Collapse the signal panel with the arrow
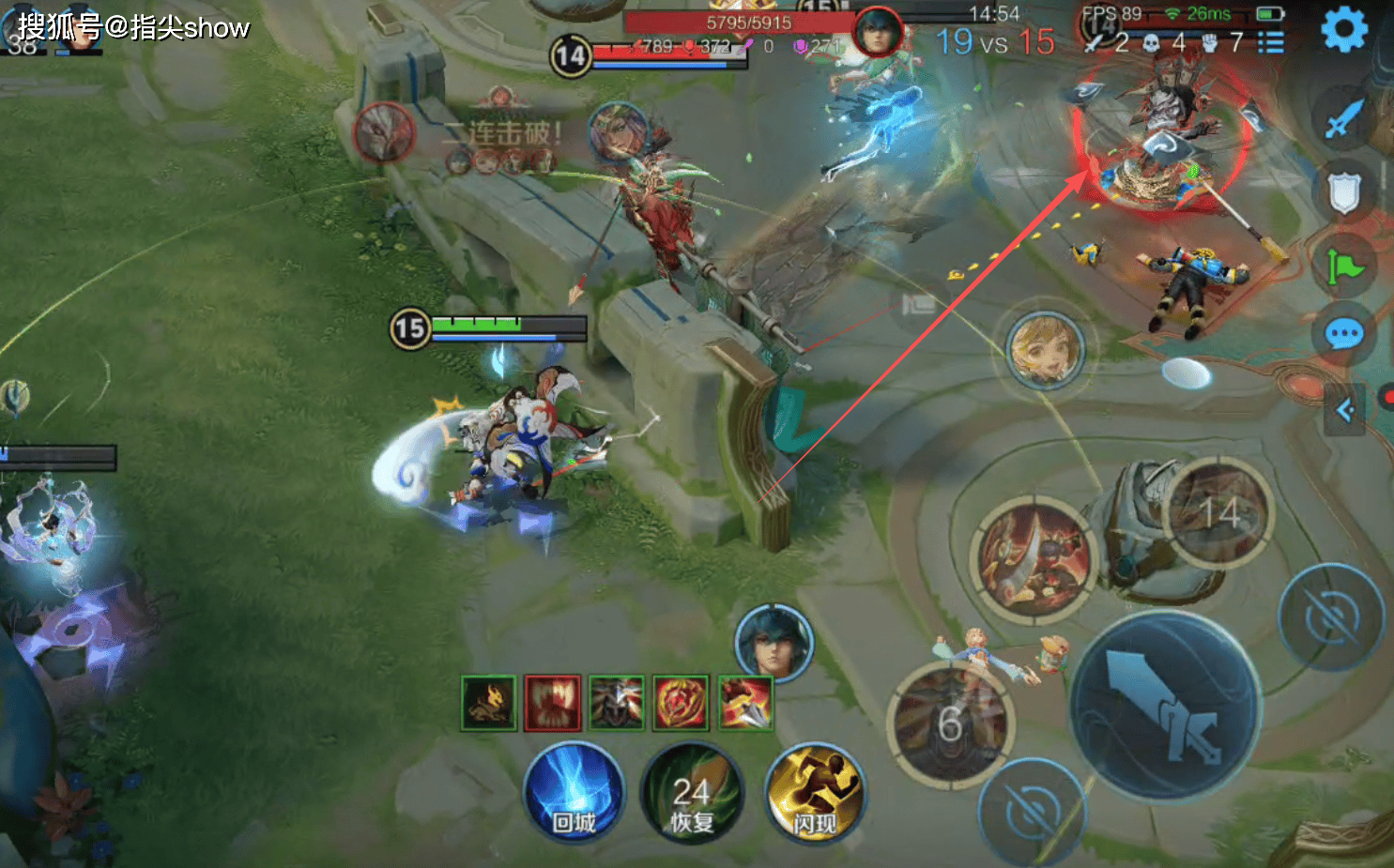Image resolution: width=1394 pixels, height=868 pixels. 1345,410
